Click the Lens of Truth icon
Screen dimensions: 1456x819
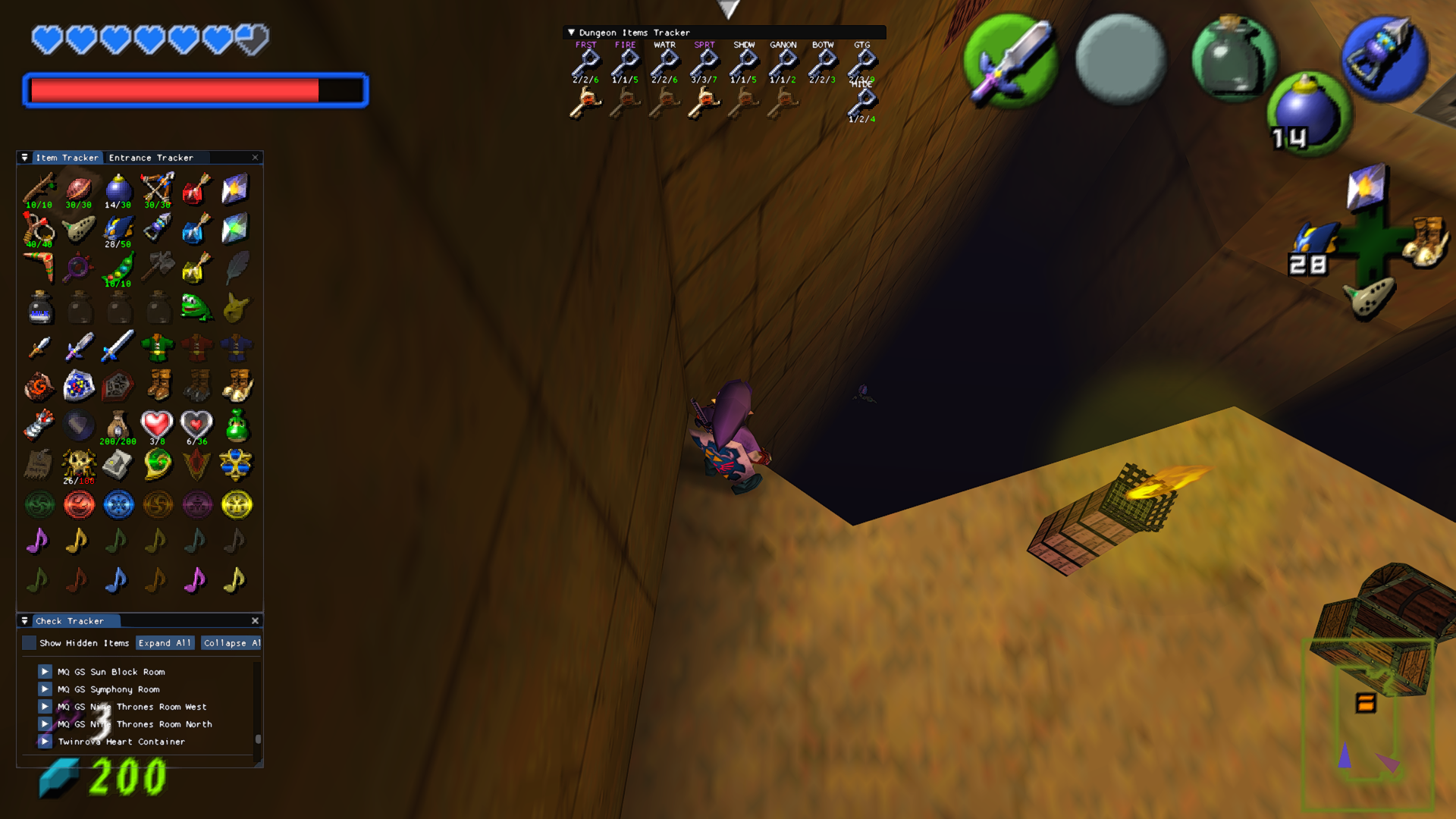click(x=79, y=267)
